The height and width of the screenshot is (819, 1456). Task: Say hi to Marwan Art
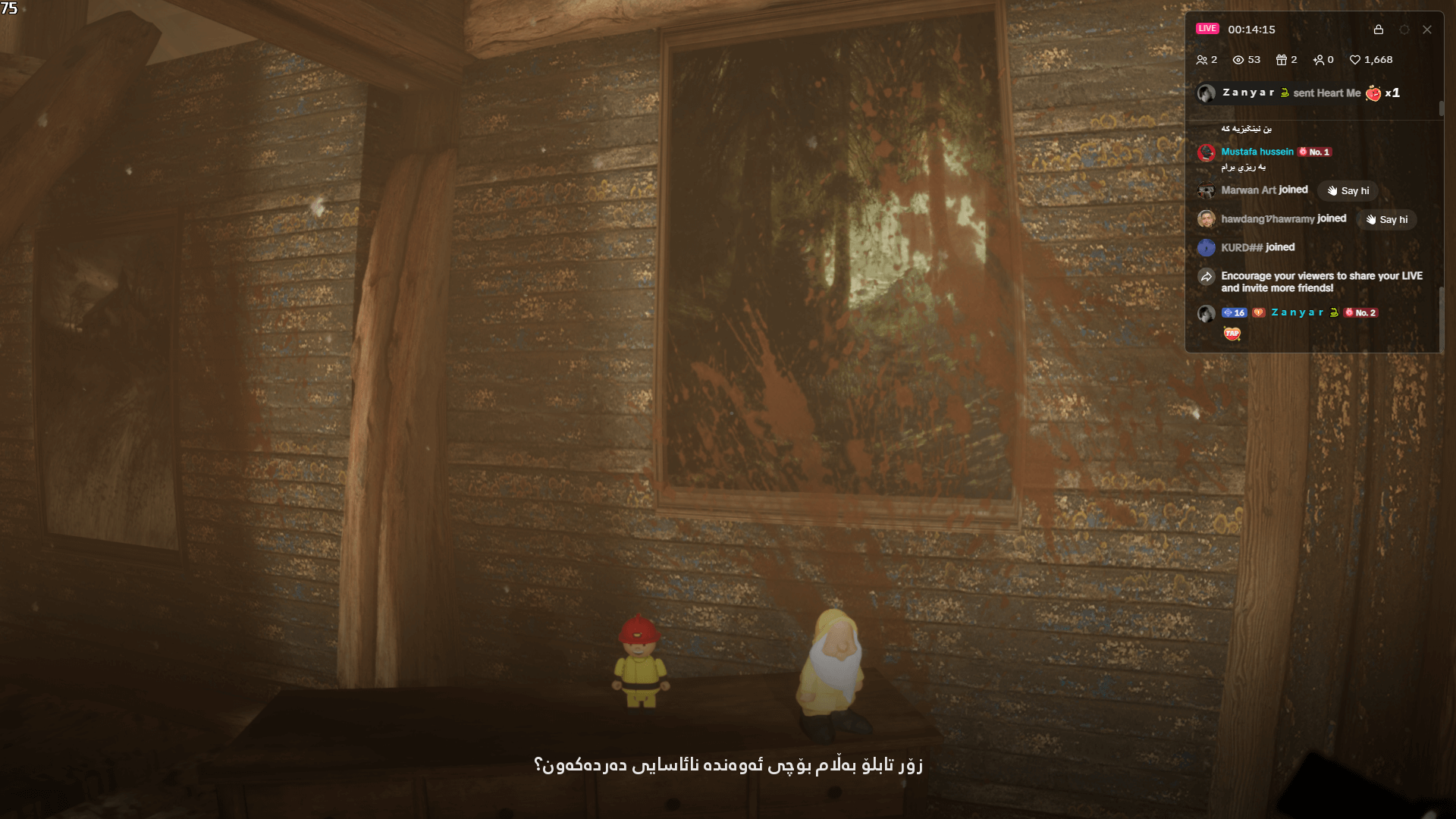coord(1347,191)
